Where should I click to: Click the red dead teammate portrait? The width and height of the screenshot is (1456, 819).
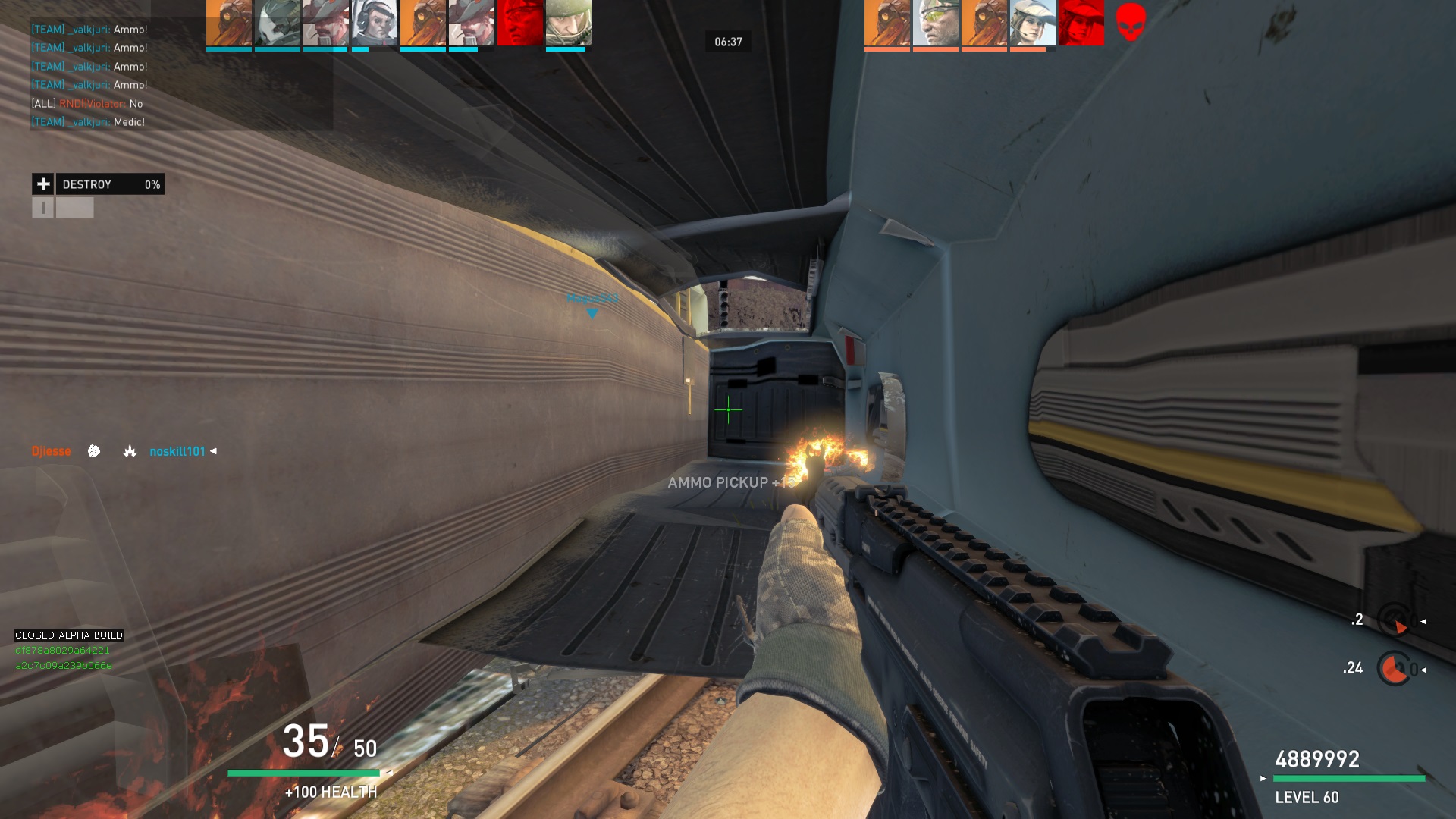[x=520, y=23]
